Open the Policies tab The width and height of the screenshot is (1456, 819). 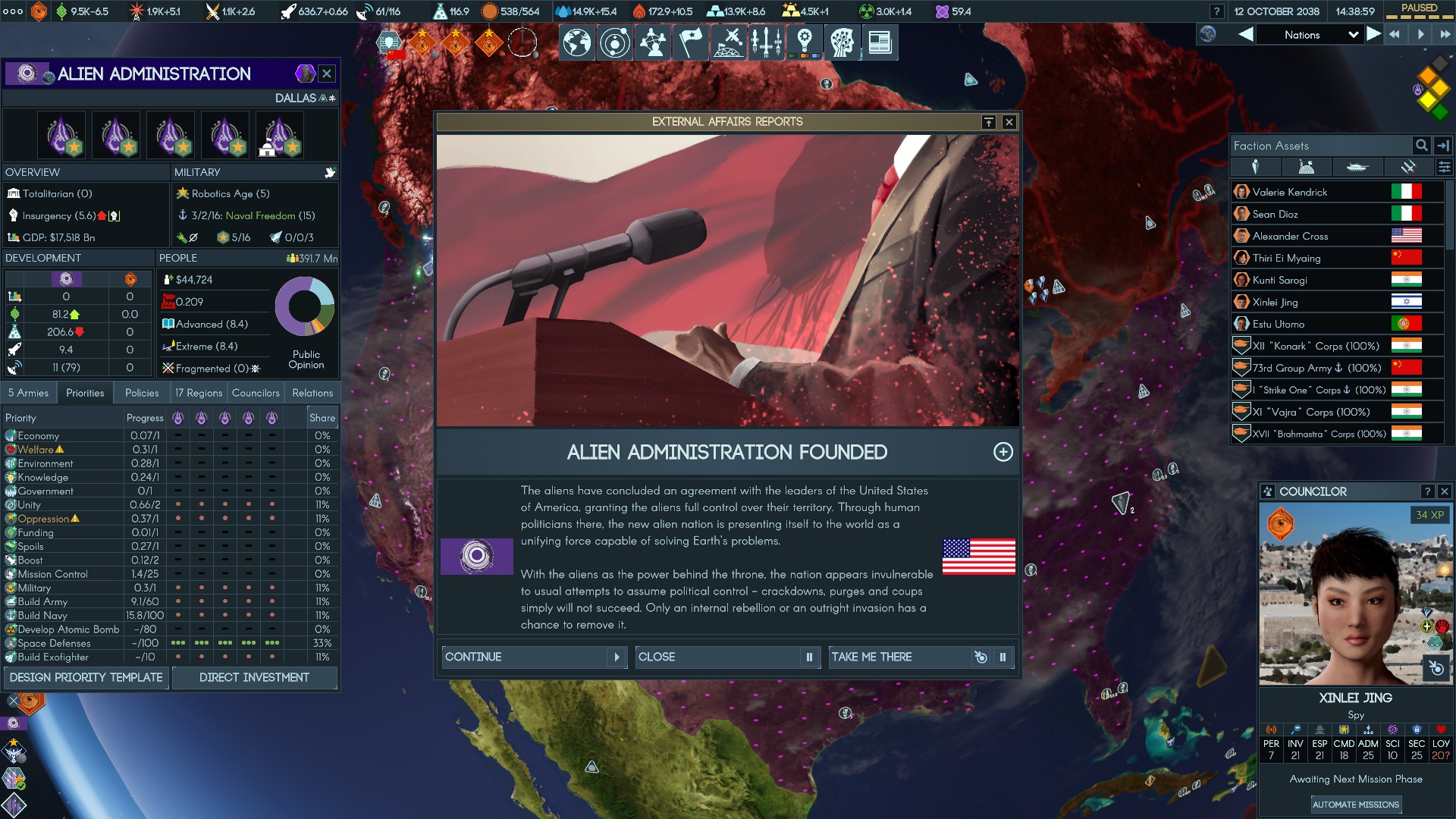tap(142, 393)
